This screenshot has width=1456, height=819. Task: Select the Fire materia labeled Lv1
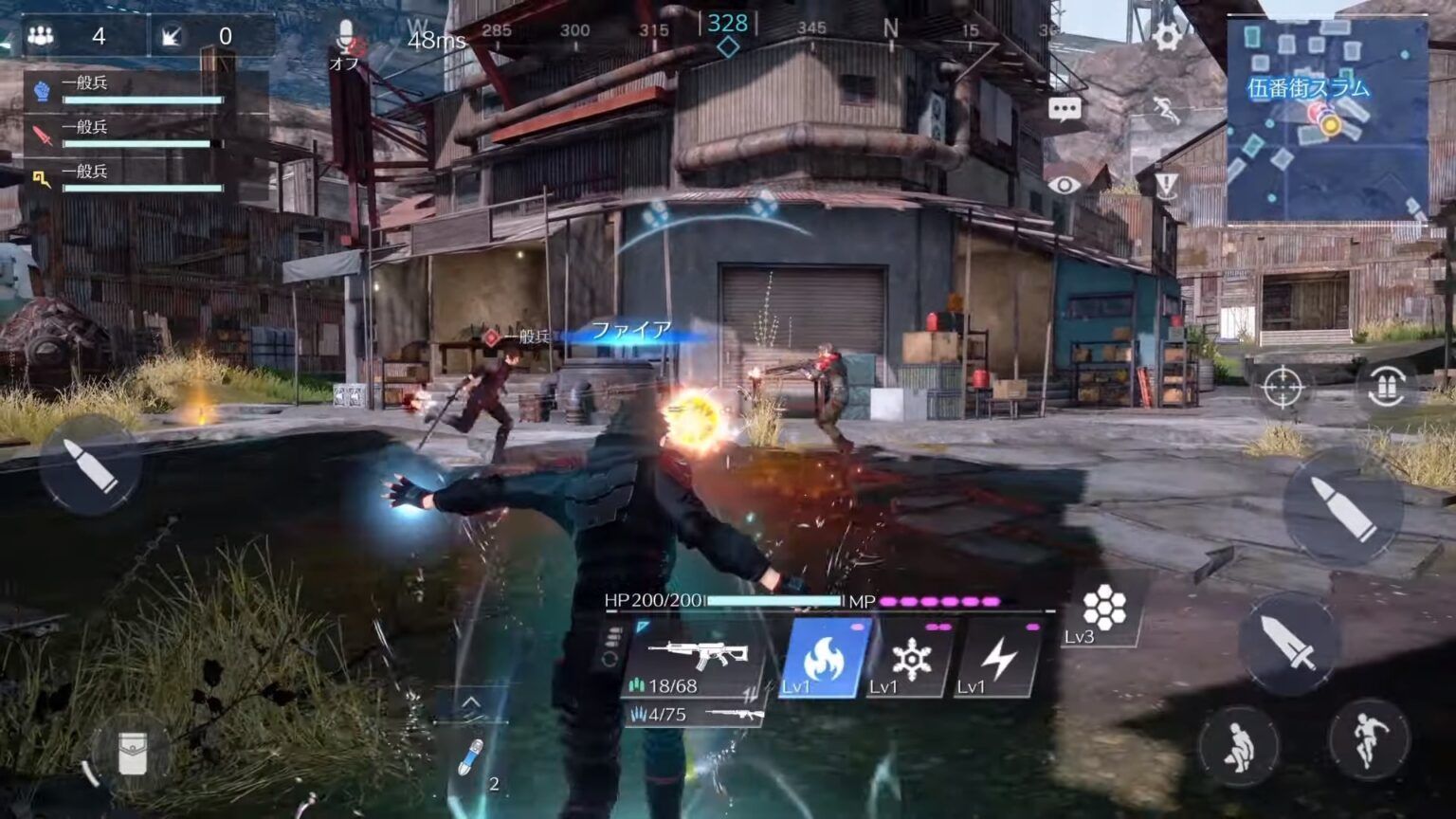[824, 660]
